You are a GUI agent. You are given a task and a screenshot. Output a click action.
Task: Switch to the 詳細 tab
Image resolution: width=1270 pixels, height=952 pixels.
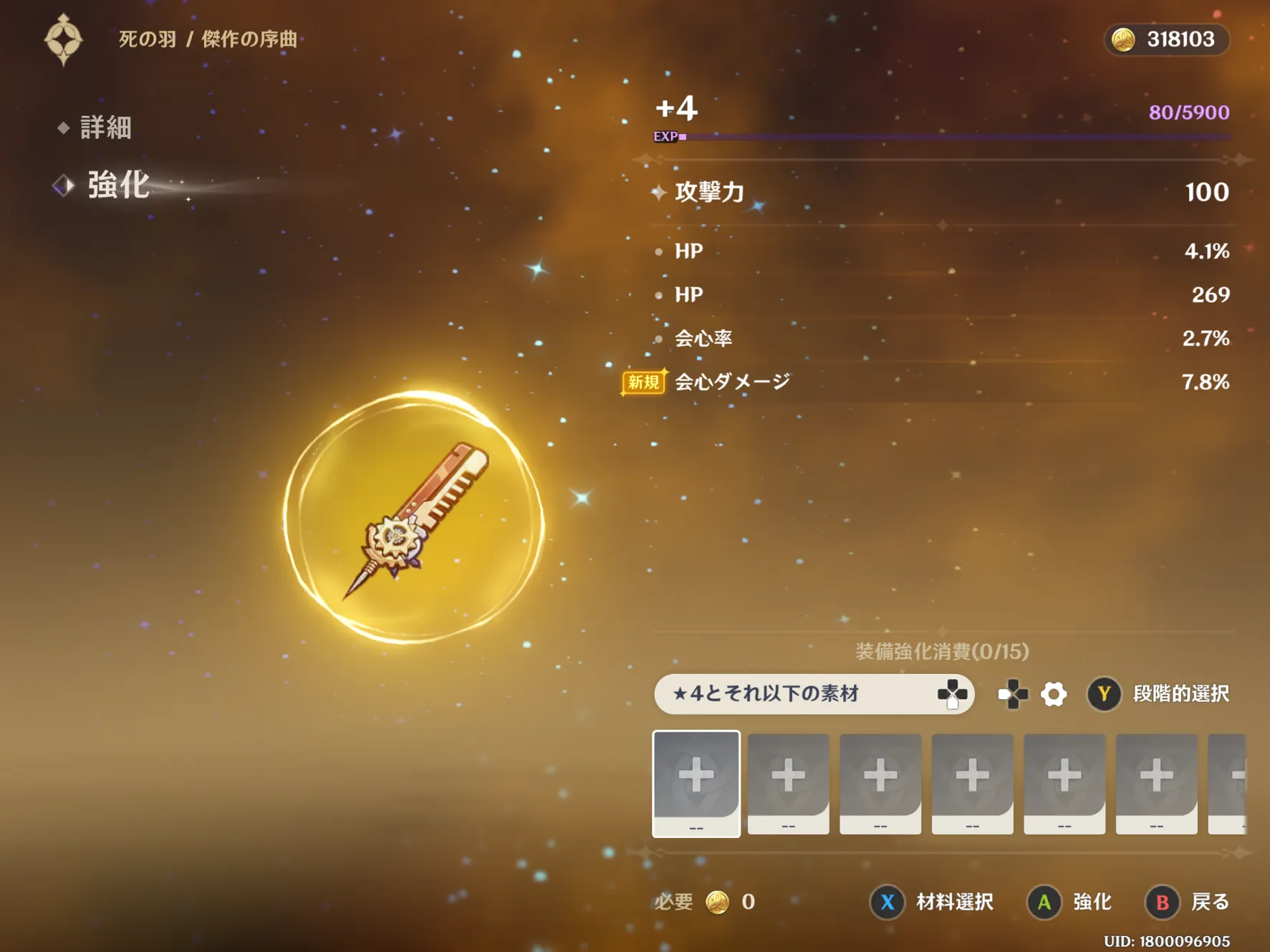click(x=105, y=128)
